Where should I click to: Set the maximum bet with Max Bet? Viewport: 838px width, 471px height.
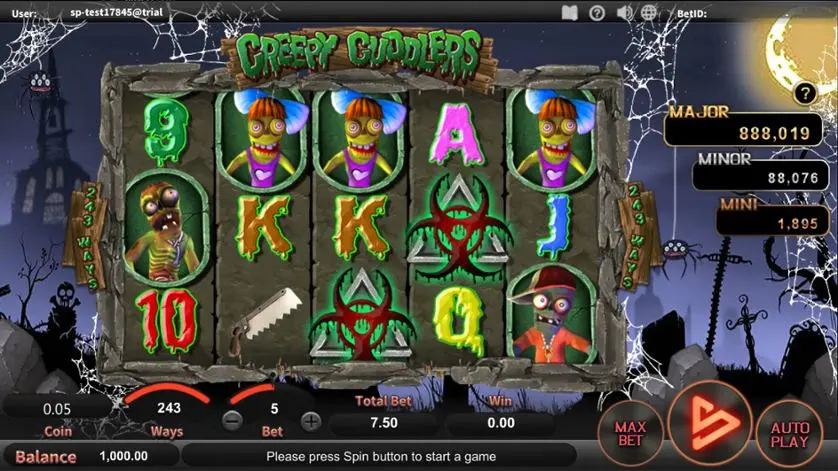pyautogui.click(x=630, y=434)
